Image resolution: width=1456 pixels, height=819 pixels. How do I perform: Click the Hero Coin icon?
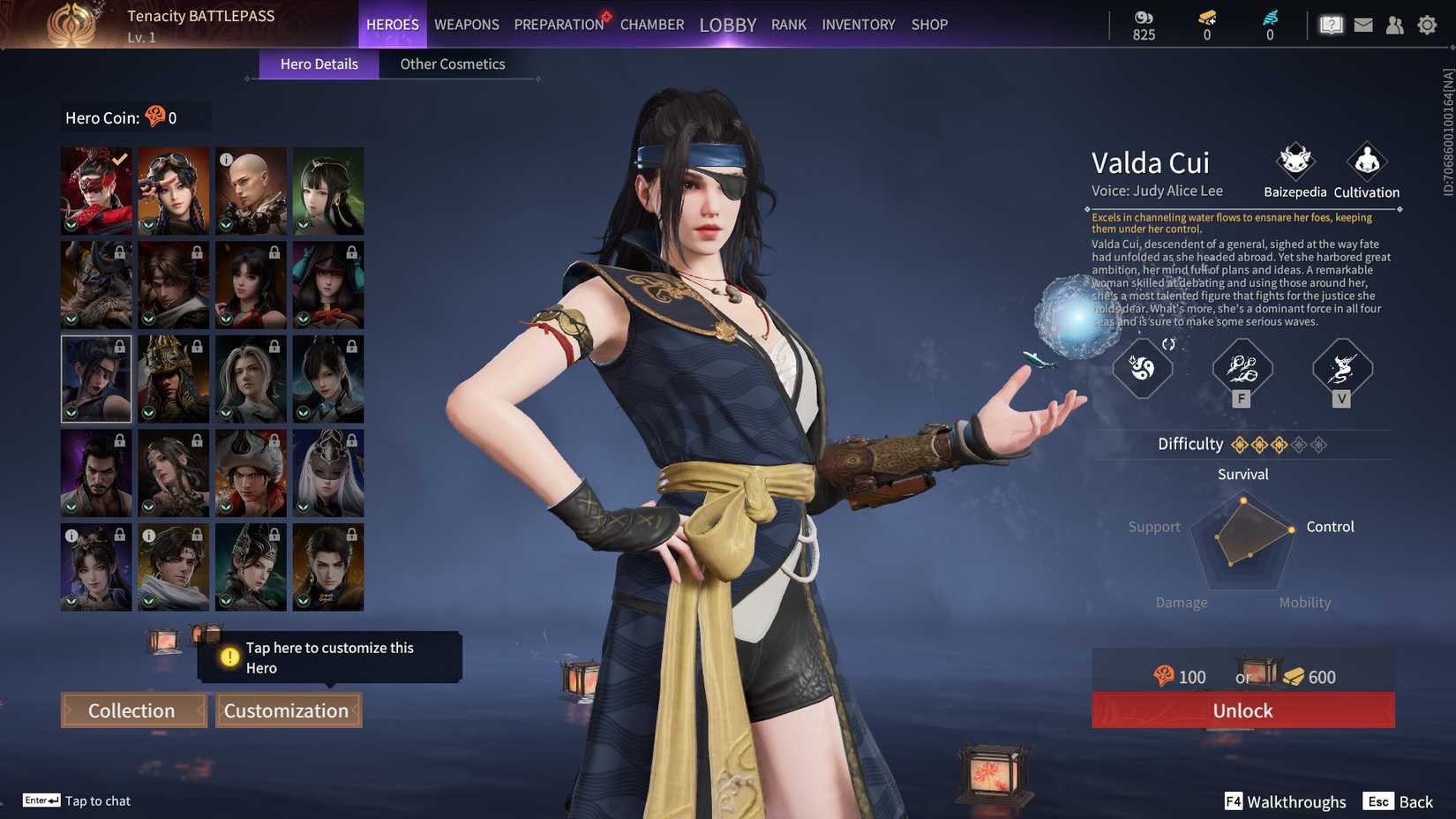(x=154, y=116)
